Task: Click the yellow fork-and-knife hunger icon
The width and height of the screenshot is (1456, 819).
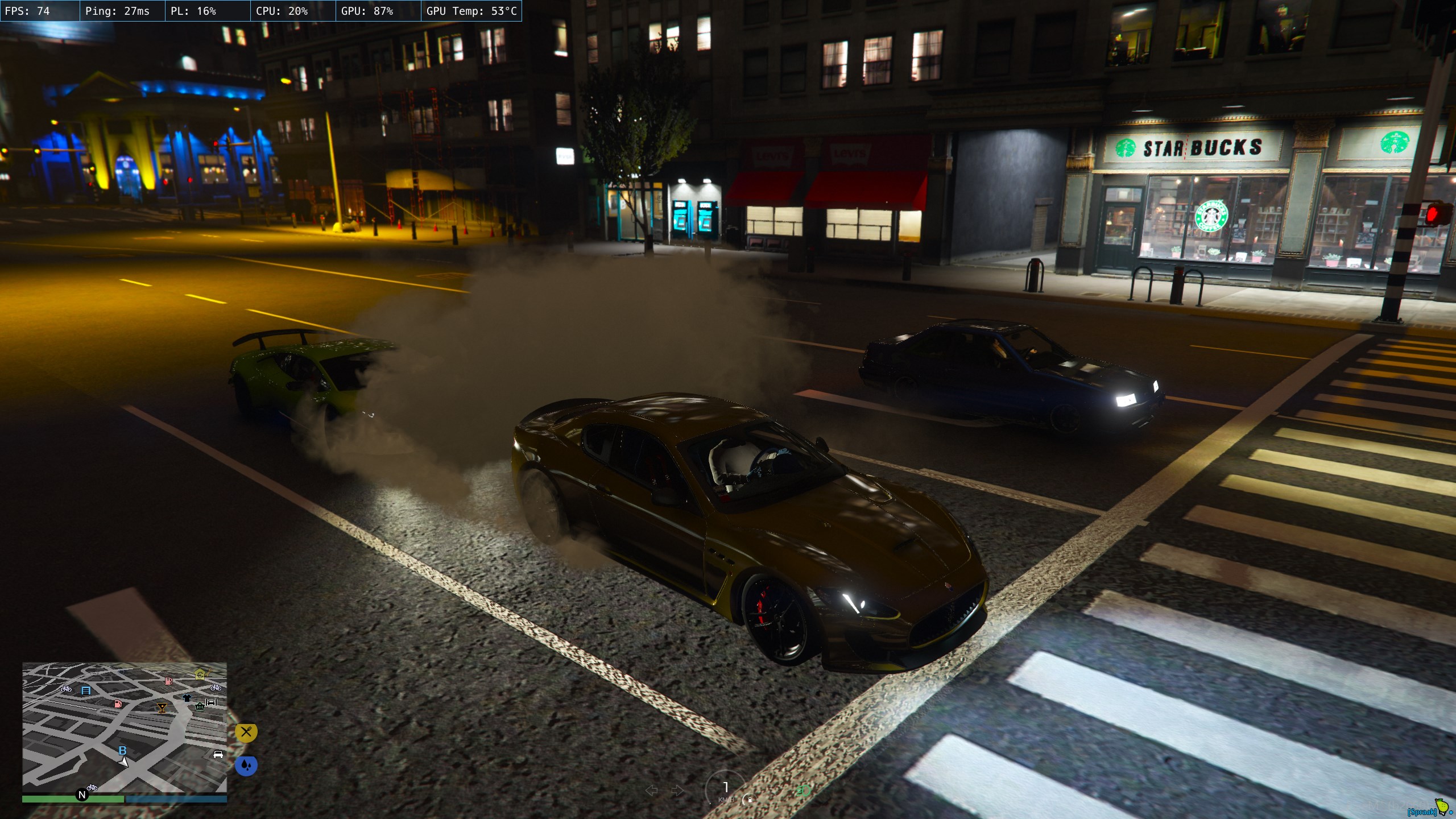Action: (246, 732)
